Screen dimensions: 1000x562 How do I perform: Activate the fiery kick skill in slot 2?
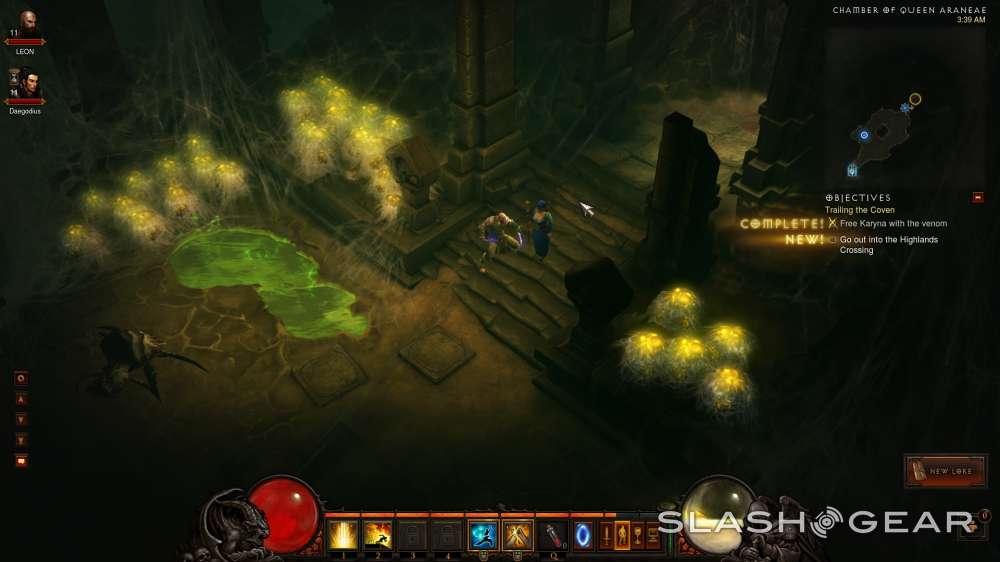(x=378, y=535)
